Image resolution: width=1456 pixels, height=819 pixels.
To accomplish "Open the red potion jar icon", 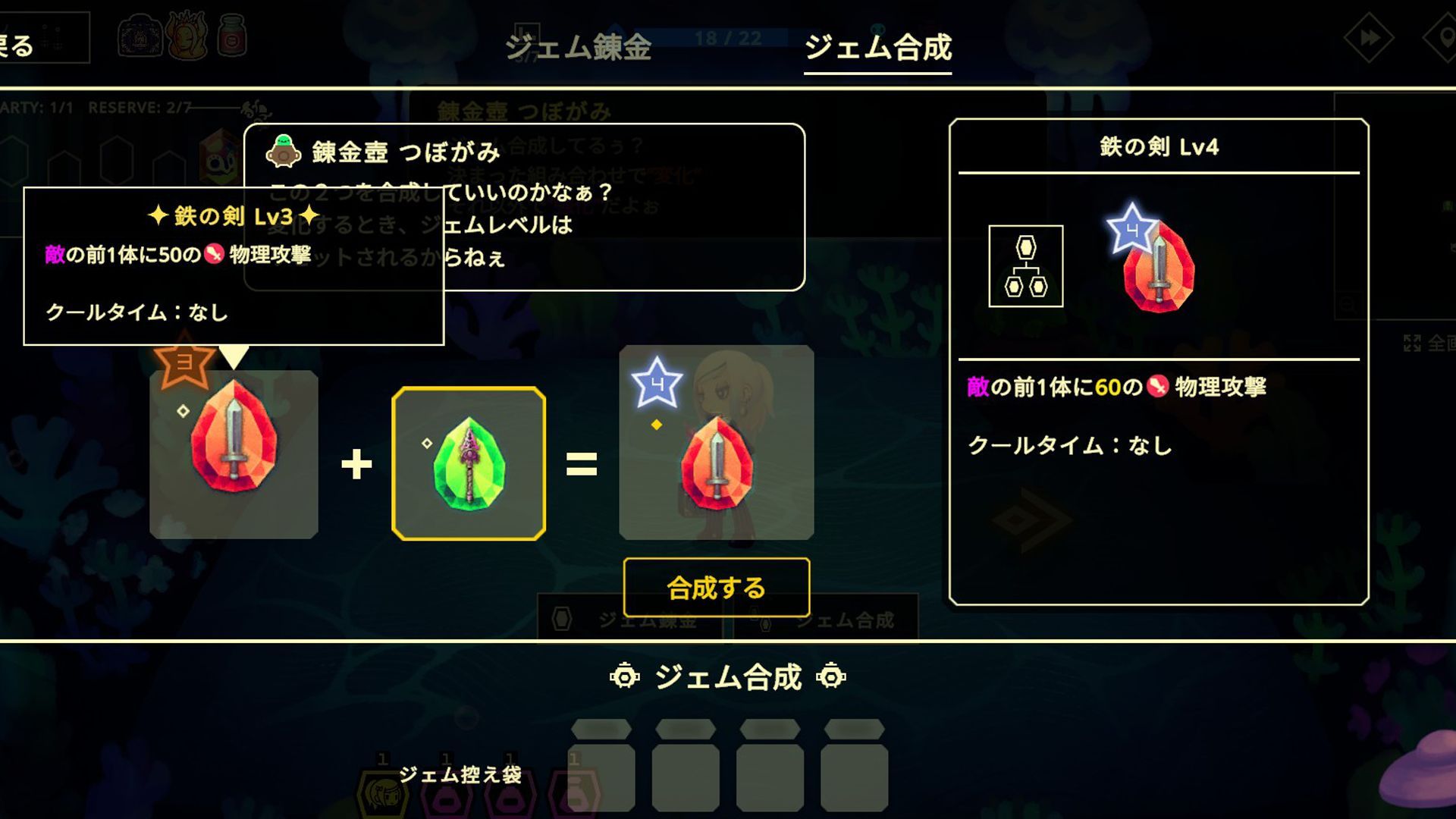I will pyautogui.click(x=231, y=36).
